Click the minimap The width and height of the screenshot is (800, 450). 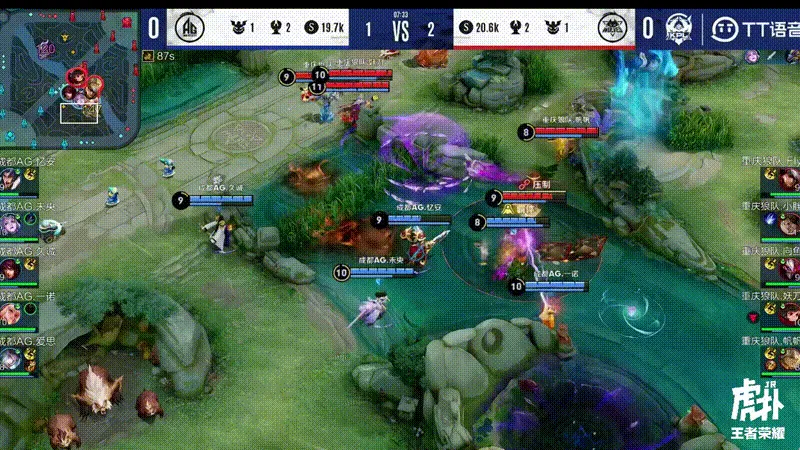(x=69, y=74)
